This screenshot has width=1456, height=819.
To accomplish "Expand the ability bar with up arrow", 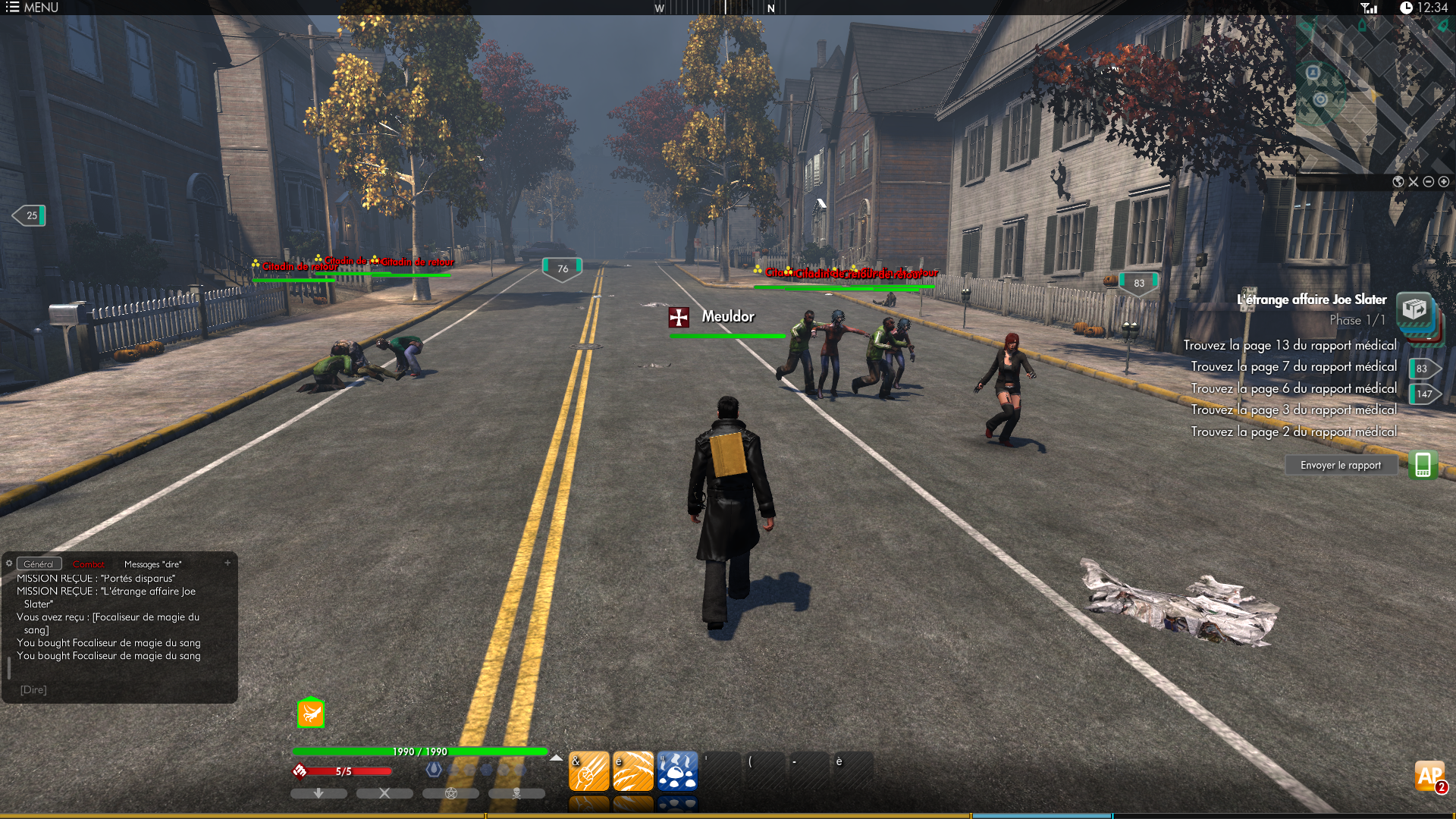I will tap(557, 758).
